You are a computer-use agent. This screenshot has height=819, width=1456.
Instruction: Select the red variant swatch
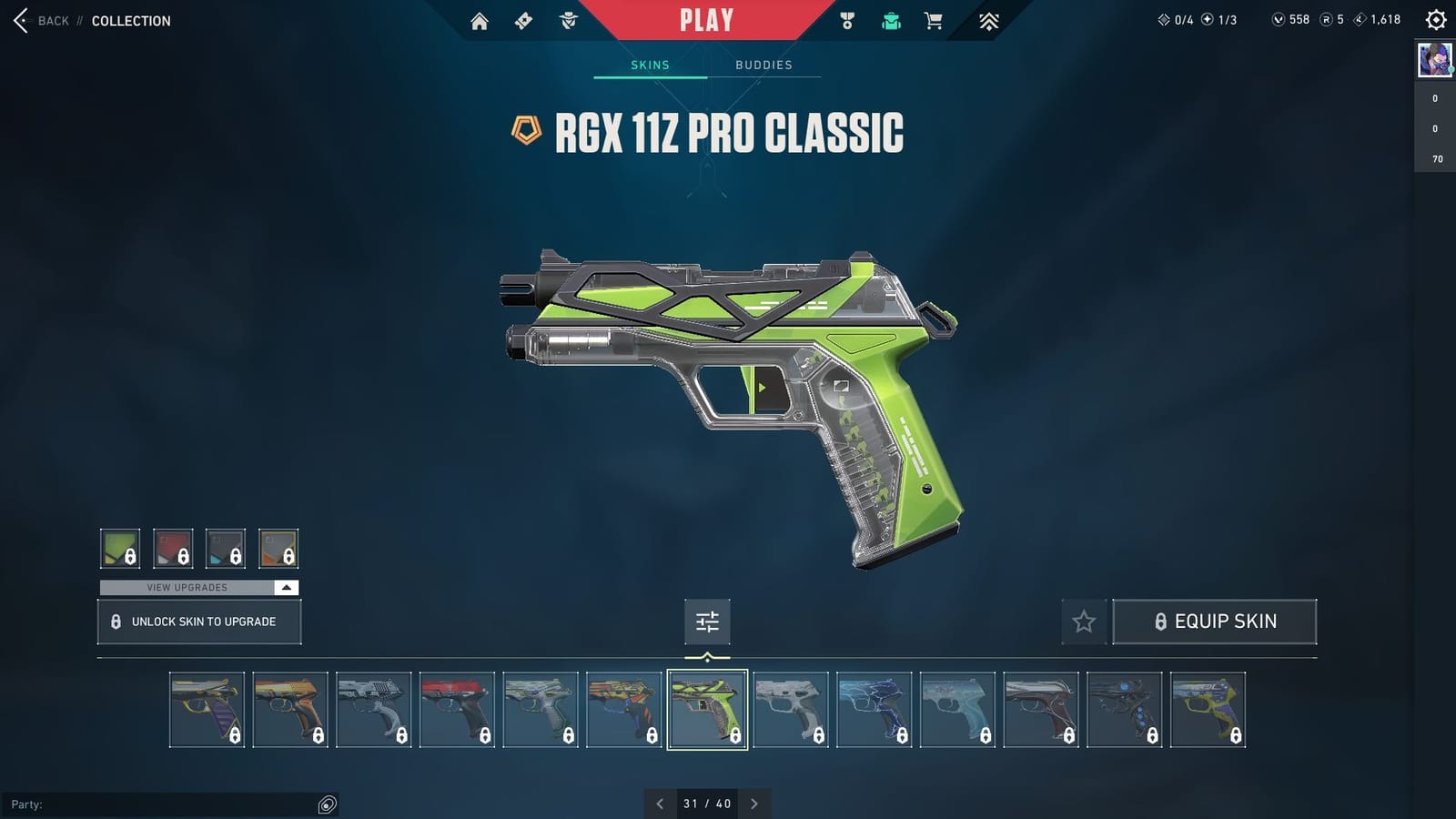tap(173, 548)
